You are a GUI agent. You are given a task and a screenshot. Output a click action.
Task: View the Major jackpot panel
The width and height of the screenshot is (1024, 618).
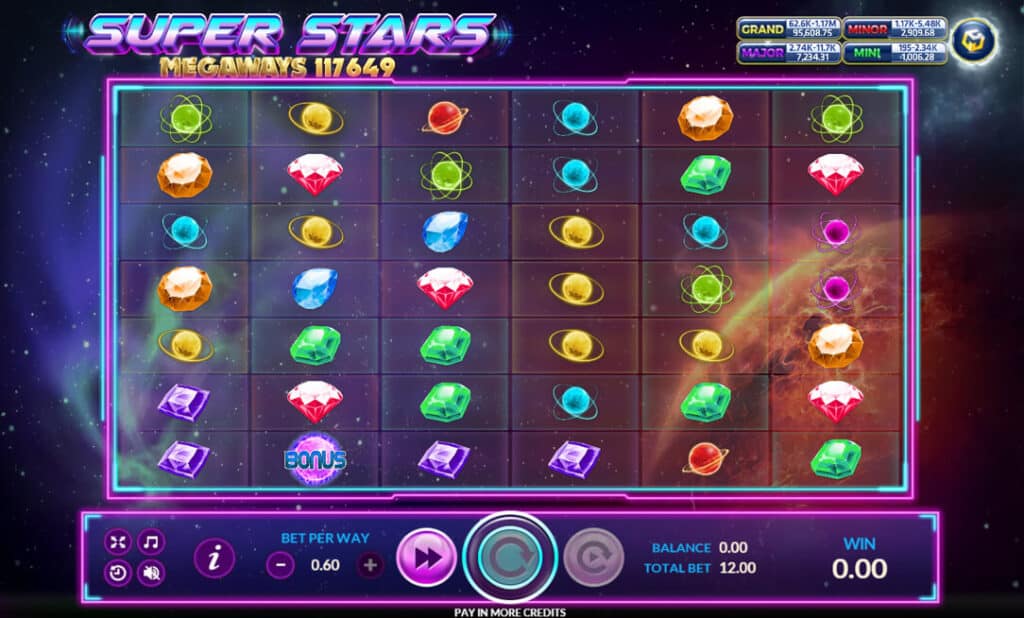[789, 53]
